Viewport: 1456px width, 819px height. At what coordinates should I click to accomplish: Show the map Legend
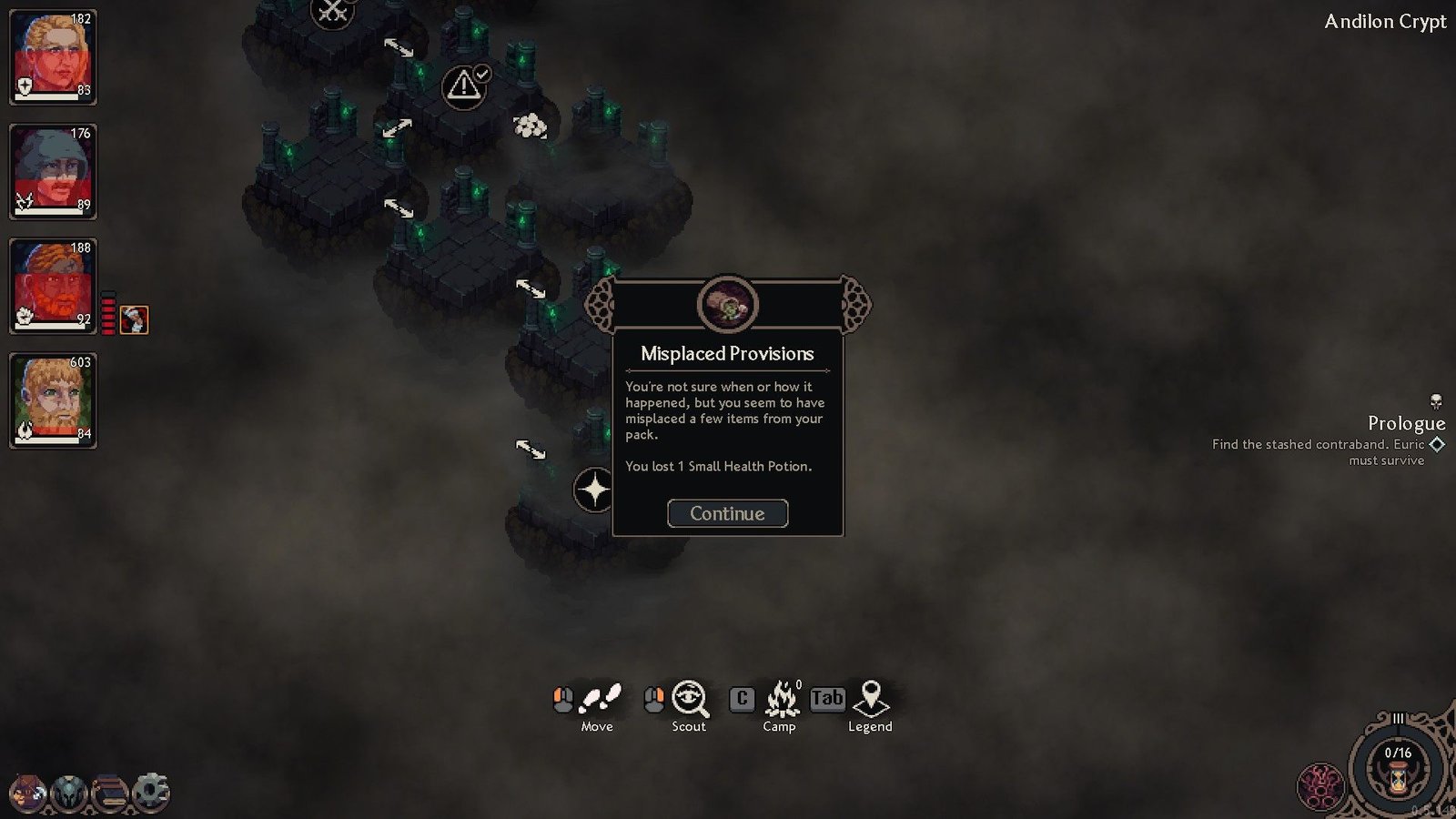[x=871, y=699]
